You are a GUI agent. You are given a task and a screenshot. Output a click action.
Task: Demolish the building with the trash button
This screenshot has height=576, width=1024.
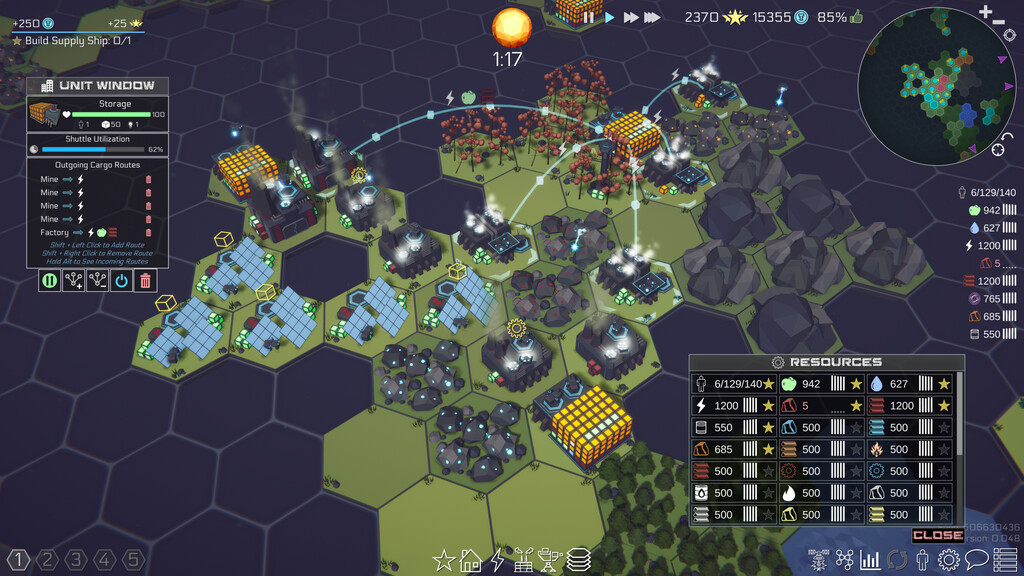click(x=146, y=281)
